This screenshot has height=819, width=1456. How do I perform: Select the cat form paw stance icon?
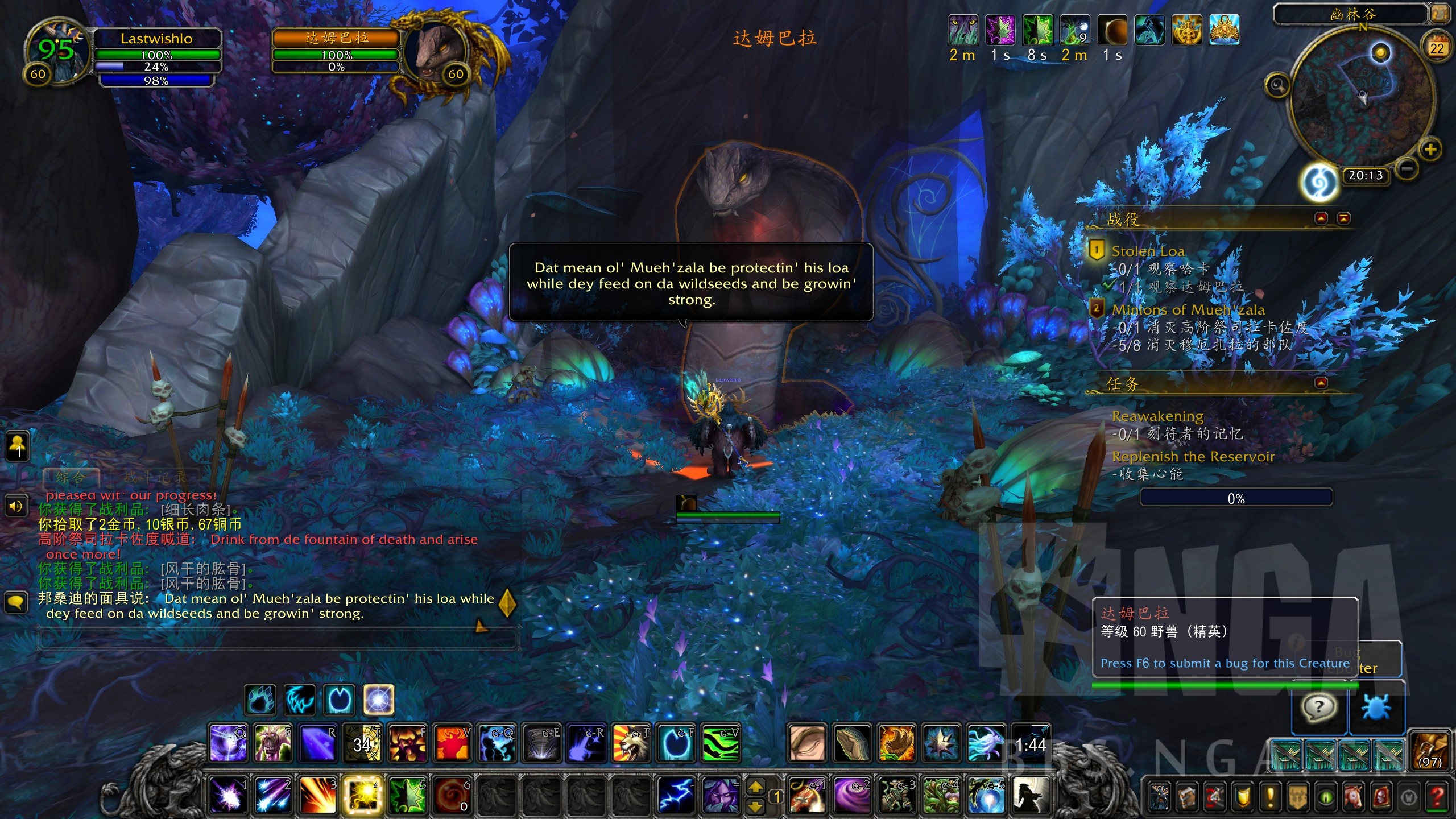(261, 700)
